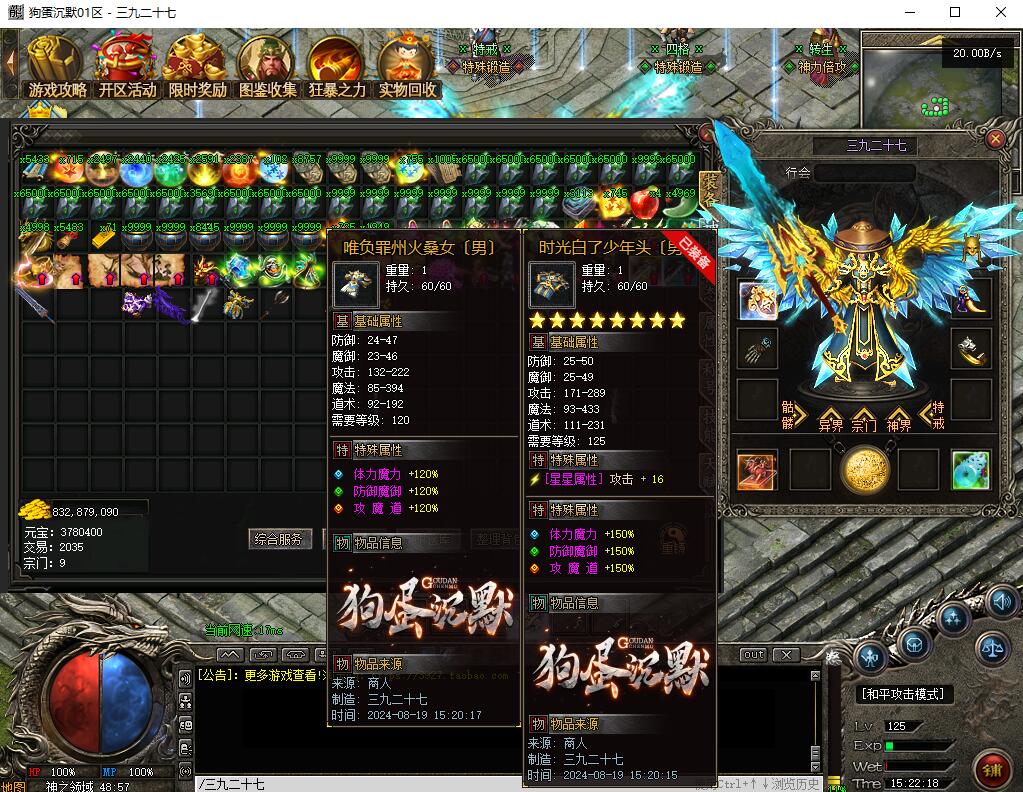1023x792 pixels.
Task: Toggle sound with the speaker icon
Action: (x=1002, y=601)
